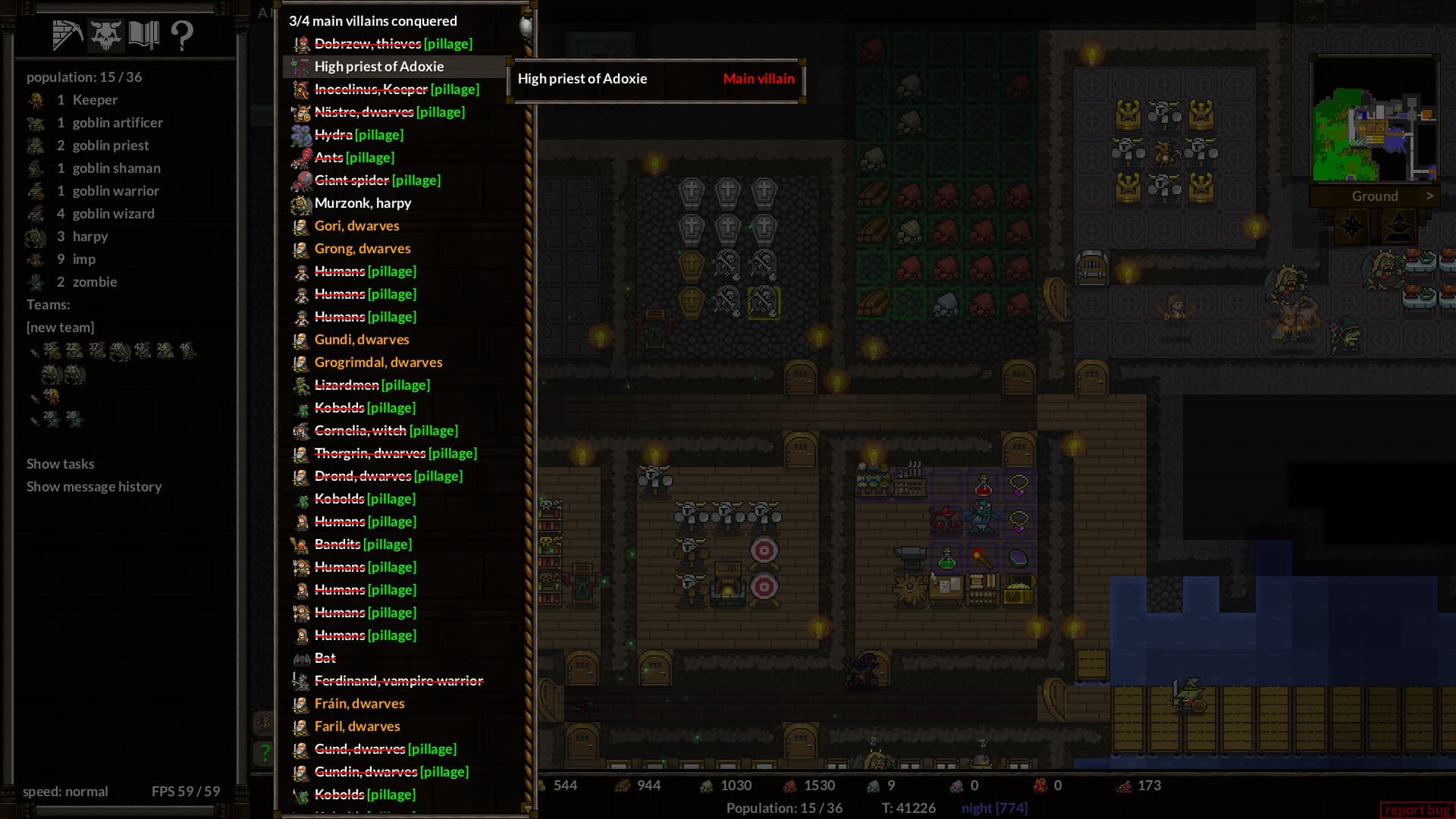
Task: Click the question mark help icon
Action: click(181, 33)
